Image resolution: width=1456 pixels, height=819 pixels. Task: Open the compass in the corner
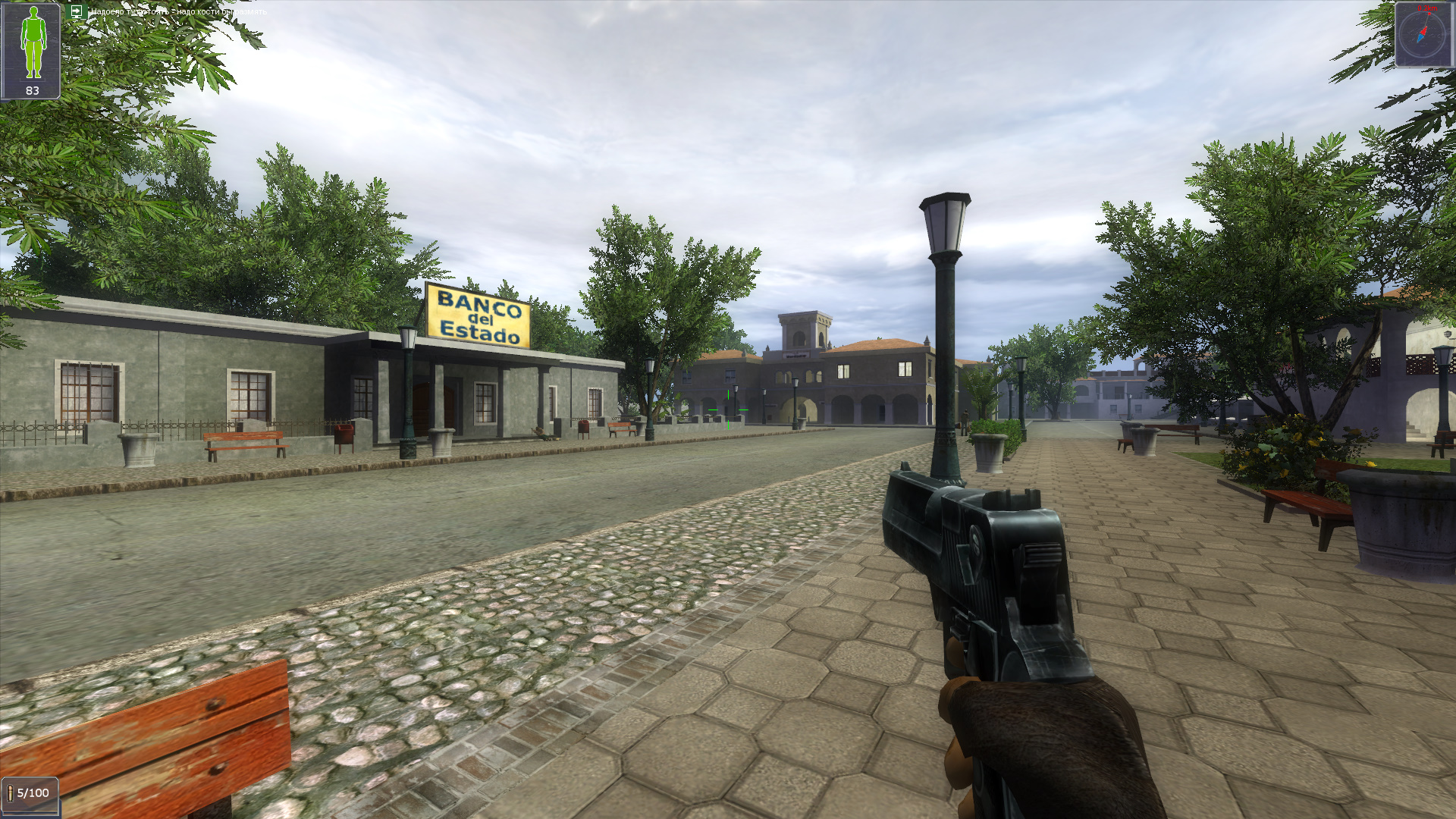tap(1423, 34)
